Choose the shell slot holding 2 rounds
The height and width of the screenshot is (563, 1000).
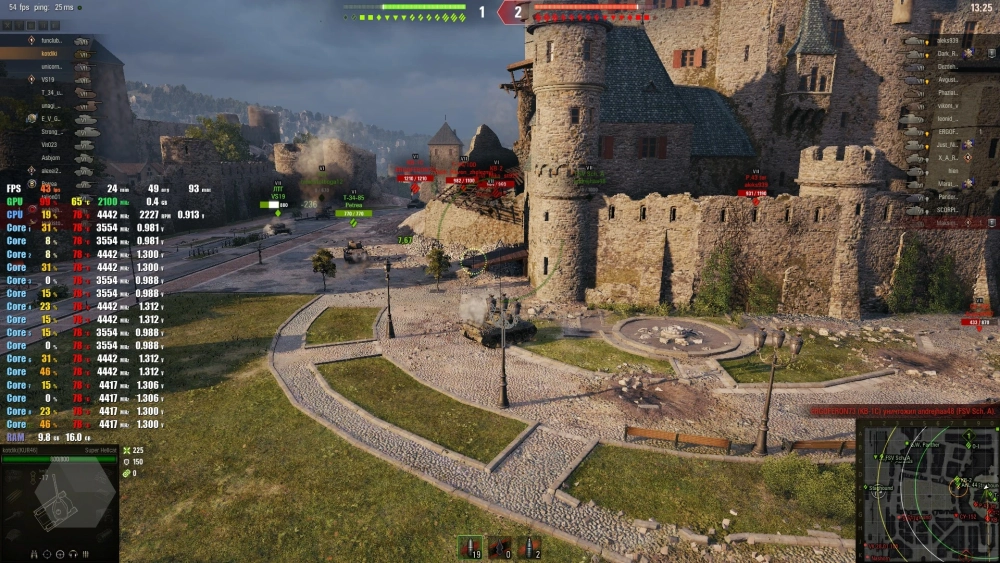530,547
